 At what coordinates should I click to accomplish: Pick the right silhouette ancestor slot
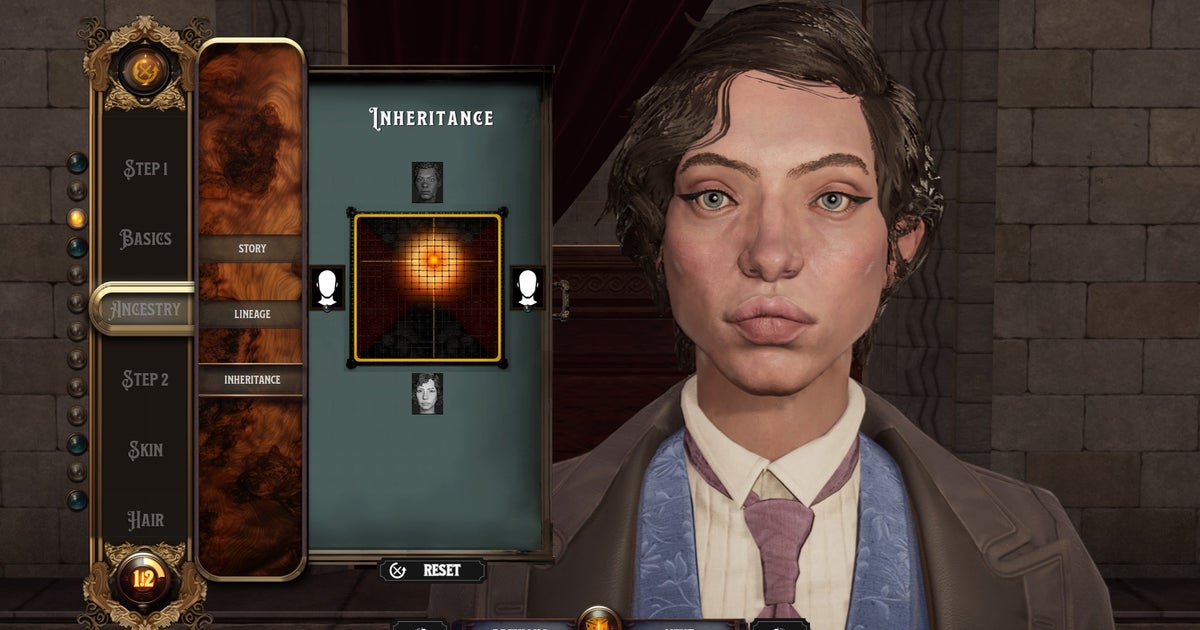(x=527, y=288)
